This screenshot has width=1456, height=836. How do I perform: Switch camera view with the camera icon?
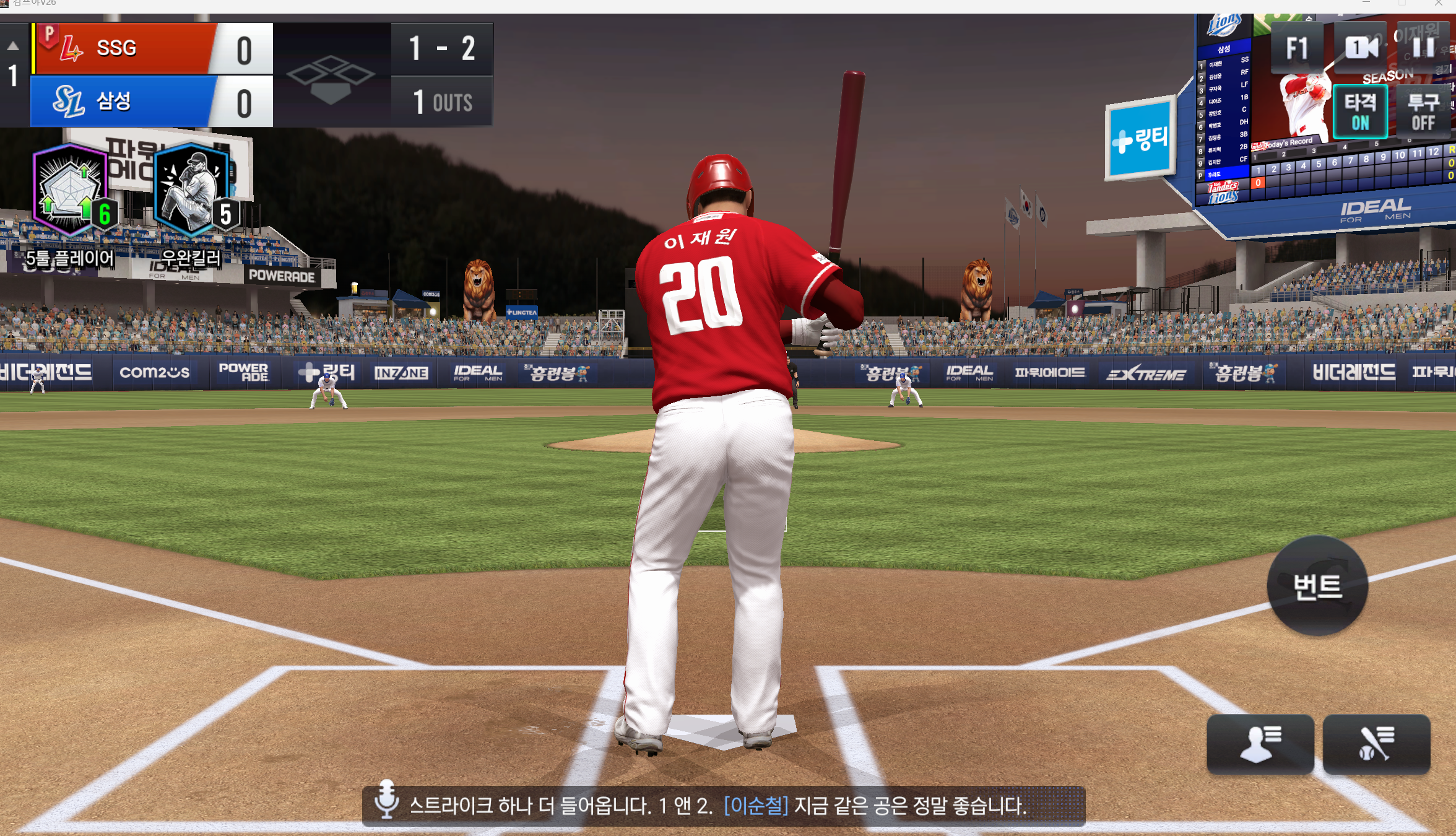click(x=1361, y=47)
